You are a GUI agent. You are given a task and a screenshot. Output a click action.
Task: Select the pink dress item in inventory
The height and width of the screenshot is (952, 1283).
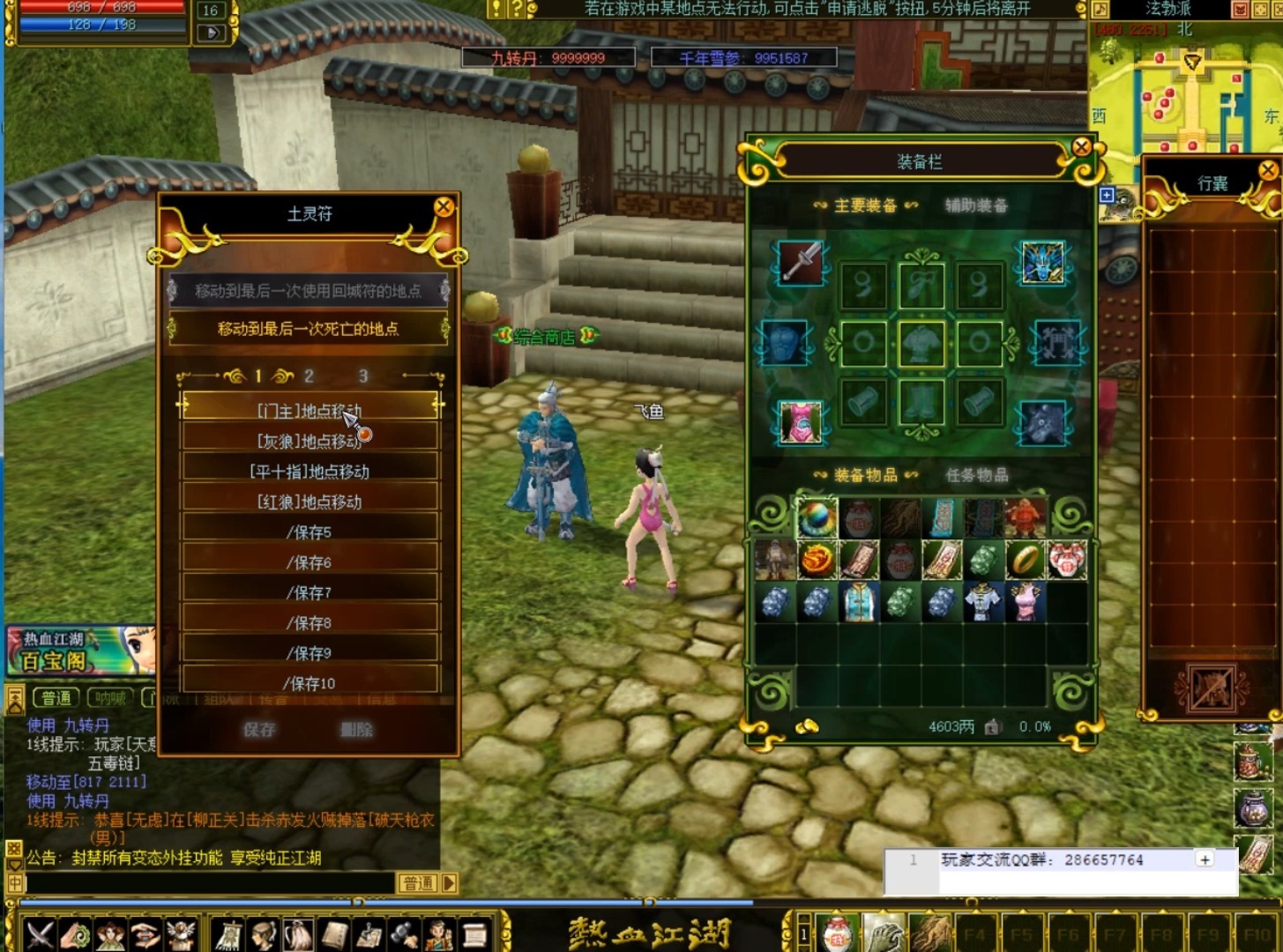tap(1025, 602)
